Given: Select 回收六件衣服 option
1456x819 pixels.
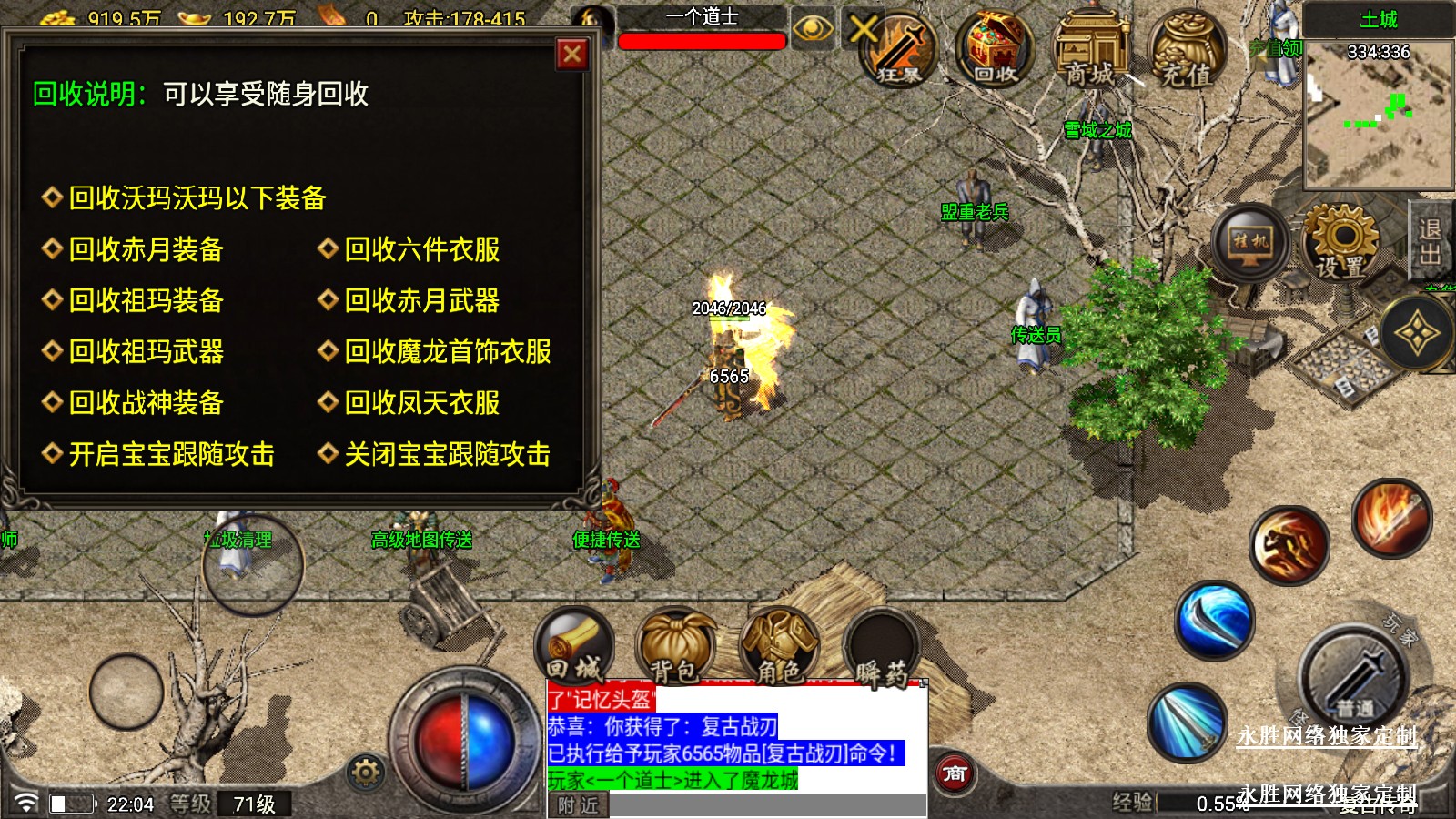Looking at the screenshot, I should [x=421, y=249].
